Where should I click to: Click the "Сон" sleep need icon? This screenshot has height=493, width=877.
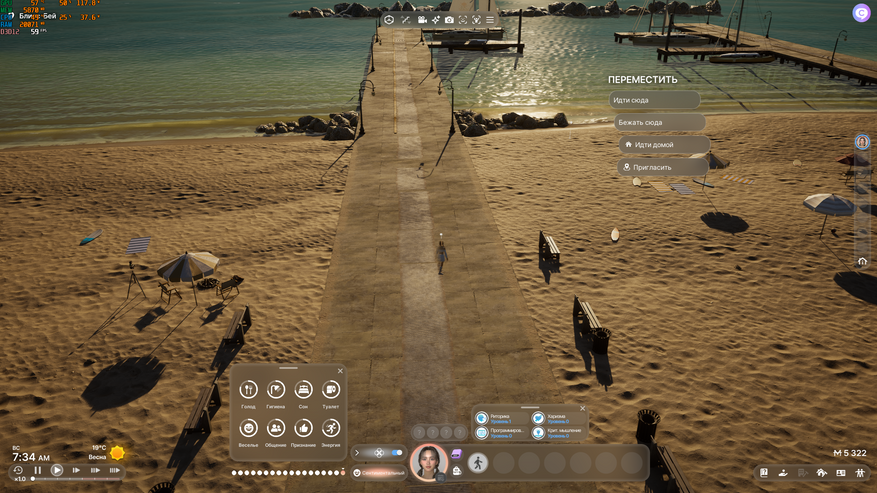[x=303, y=390]
